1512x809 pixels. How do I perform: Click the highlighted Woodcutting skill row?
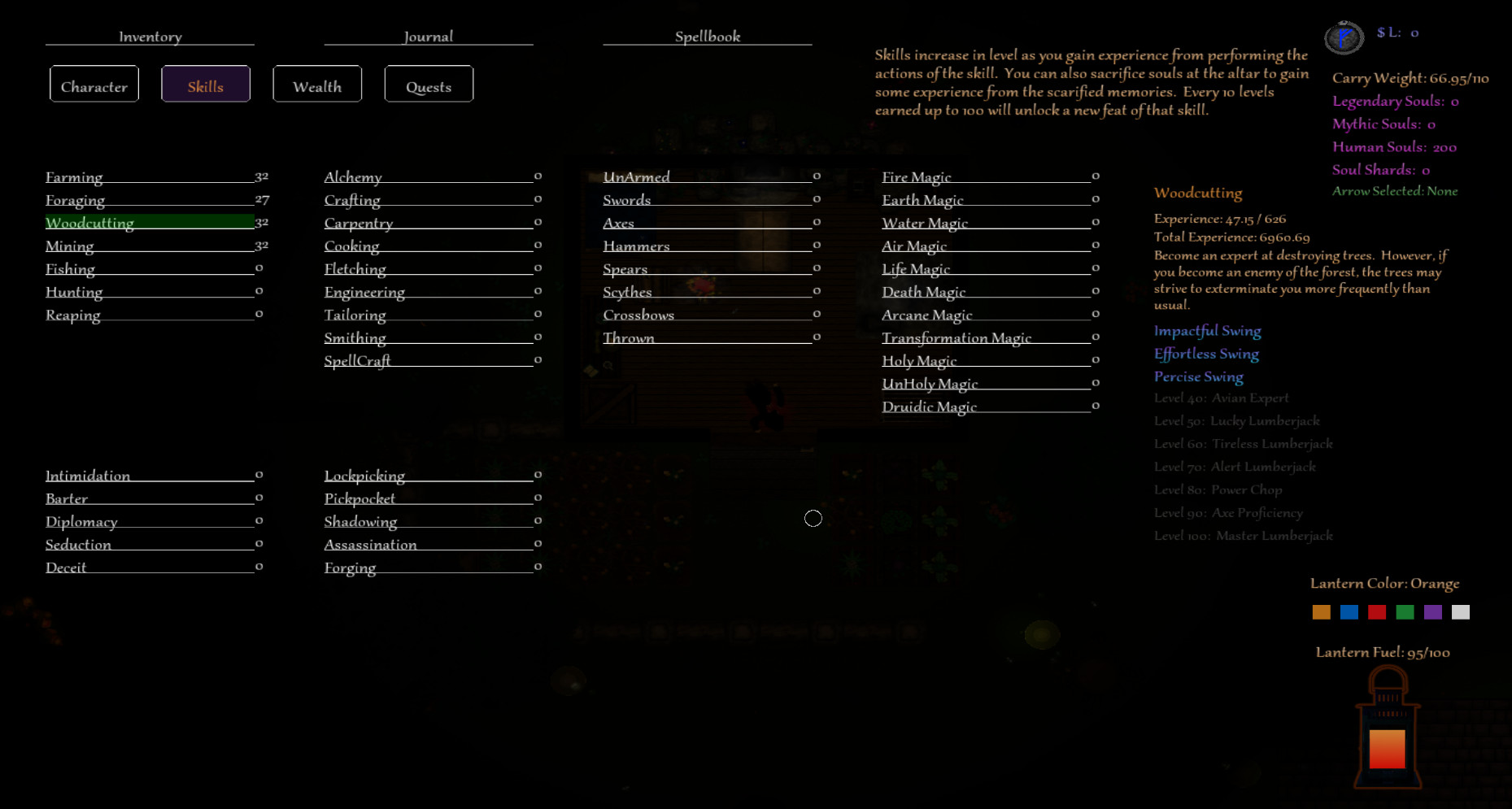tap(89, 222)
